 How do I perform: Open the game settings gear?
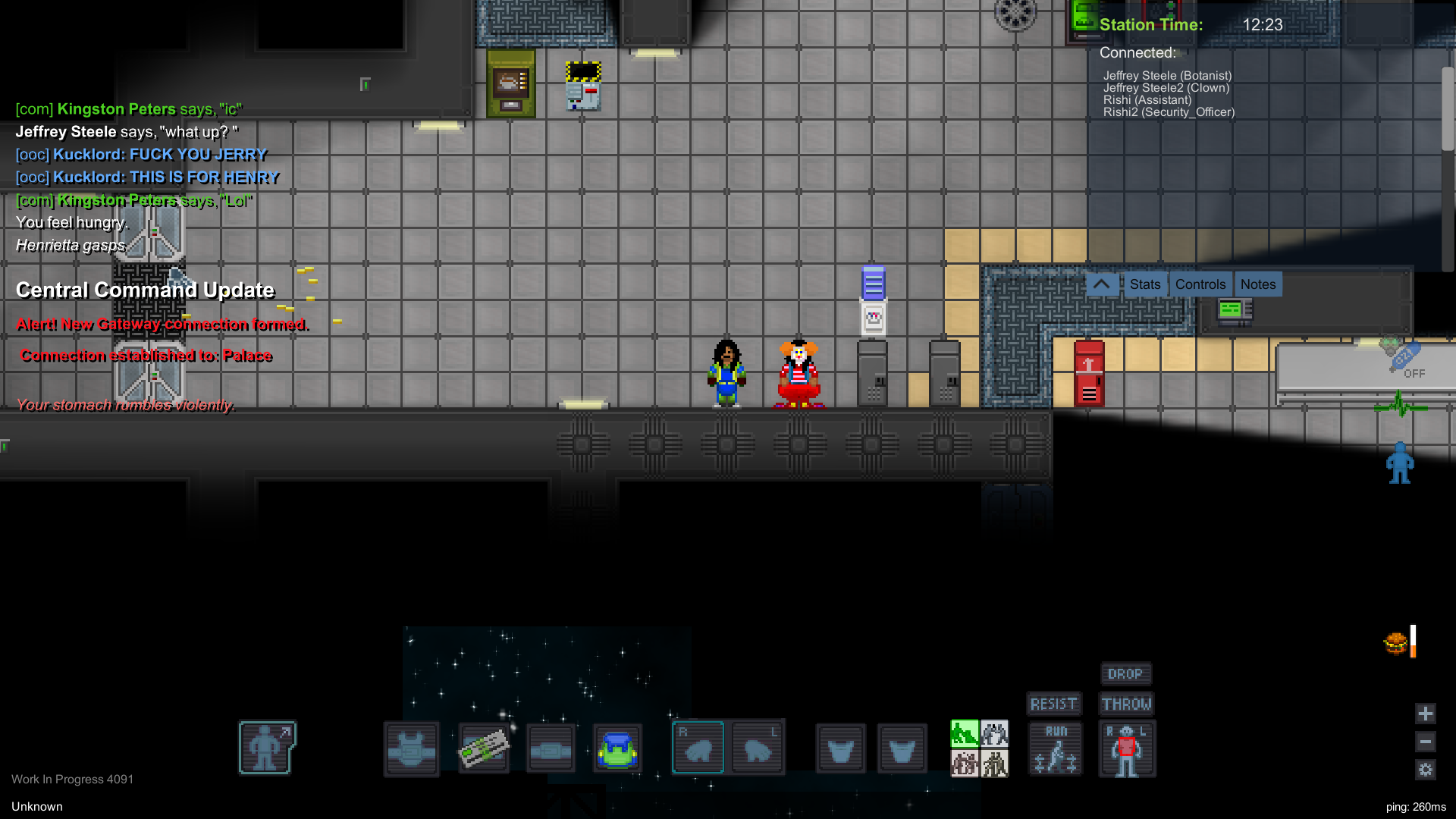coord(1426,770)
